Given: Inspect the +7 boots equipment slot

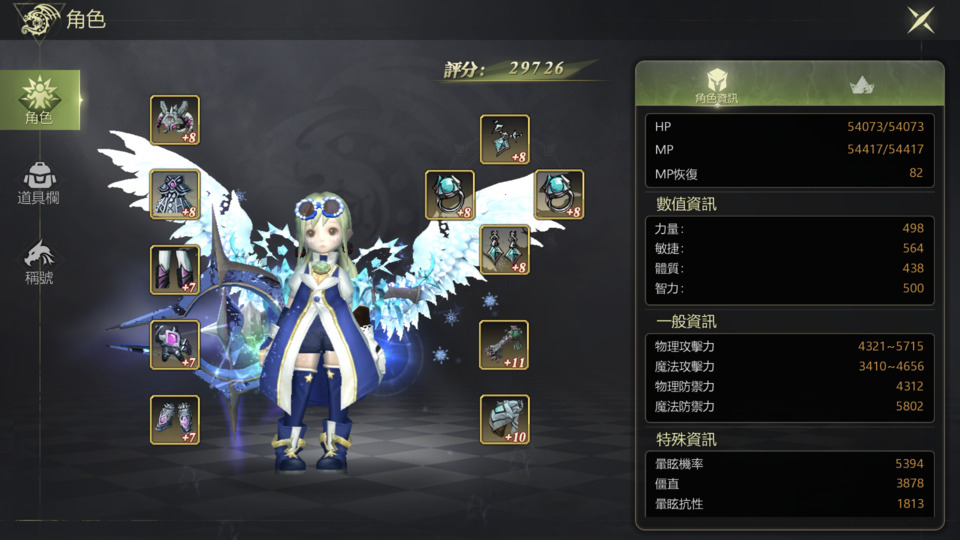Looking at the screenshot, I should (x=175, y=420).
